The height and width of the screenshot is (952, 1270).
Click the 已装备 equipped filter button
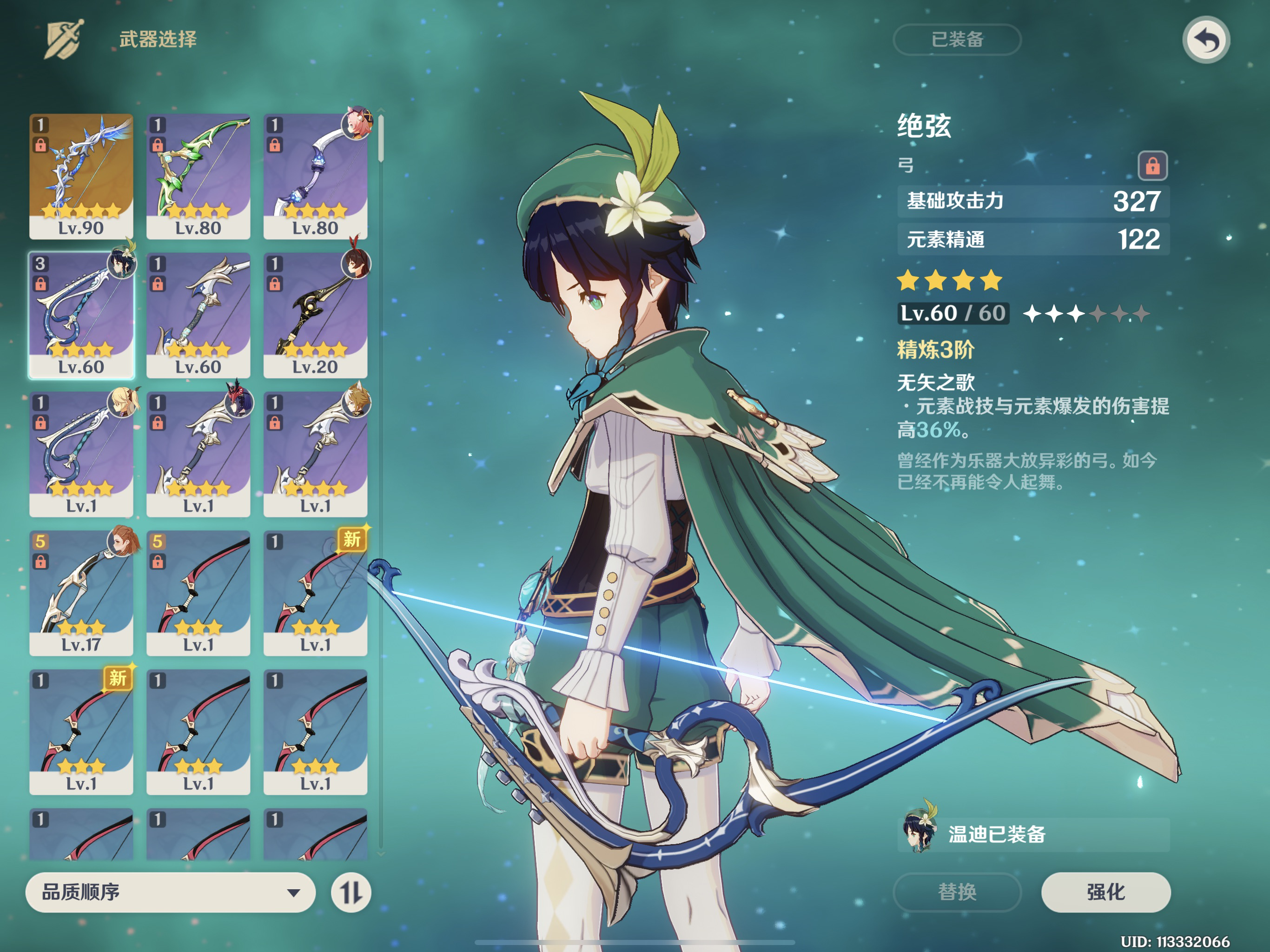[x=957, y=40]
